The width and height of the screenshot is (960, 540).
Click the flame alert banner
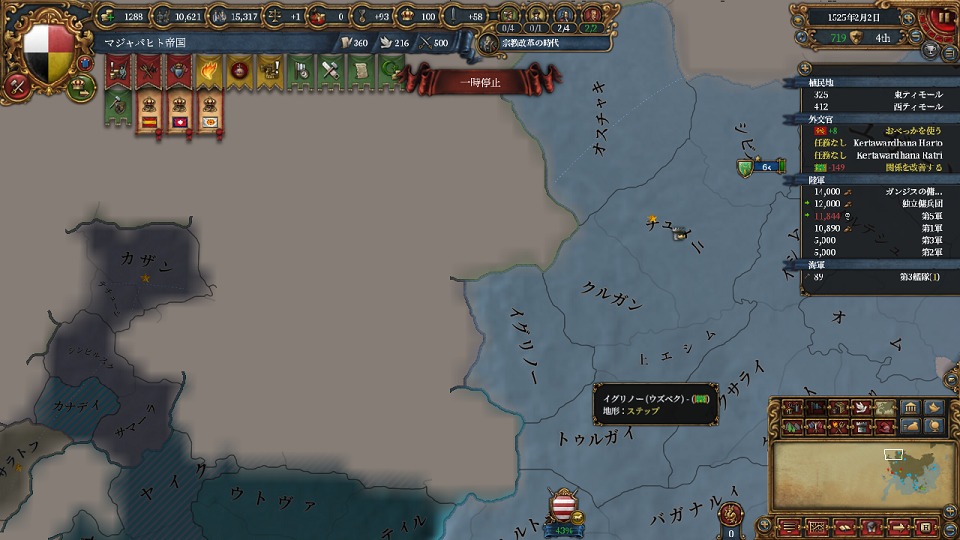pyautogui.click(x=209, y=72)
